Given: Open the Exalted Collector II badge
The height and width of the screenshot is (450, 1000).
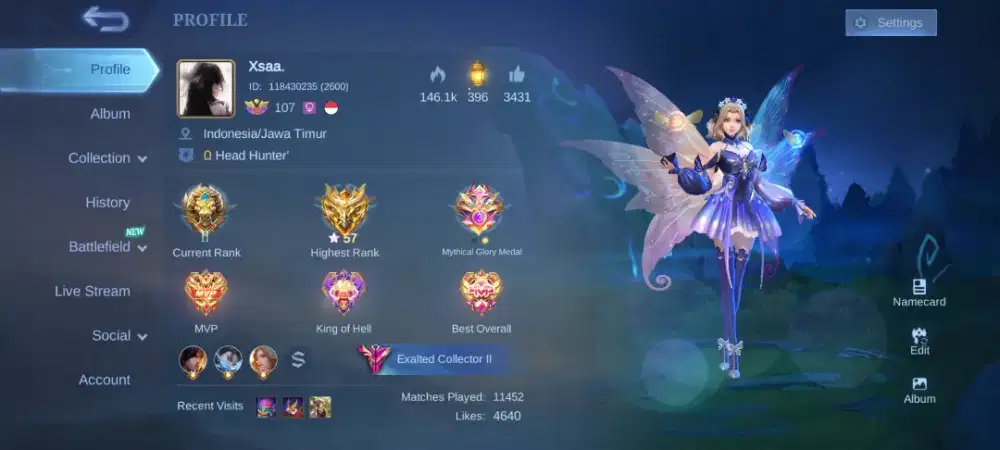Looking at the screenshot, I should [x=432, y=359].
